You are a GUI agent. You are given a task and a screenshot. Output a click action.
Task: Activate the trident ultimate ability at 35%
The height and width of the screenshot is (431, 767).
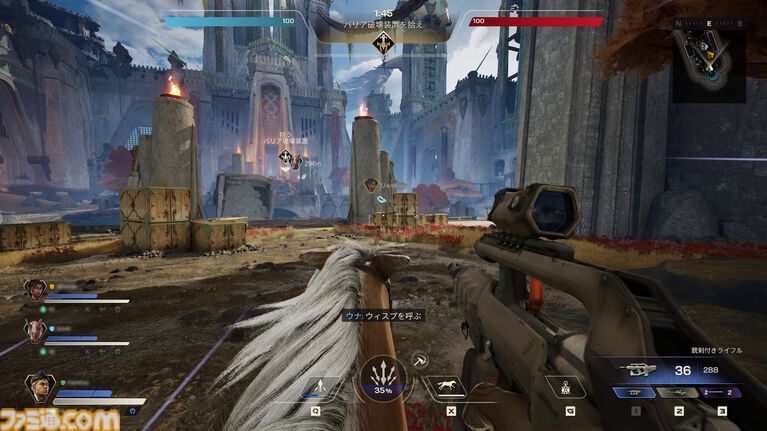tap(381, 379)
